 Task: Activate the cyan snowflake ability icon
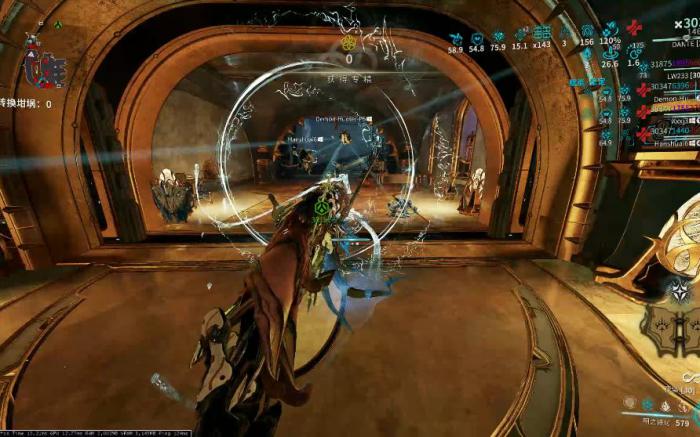pyautogui.click(x=648, y=404)
